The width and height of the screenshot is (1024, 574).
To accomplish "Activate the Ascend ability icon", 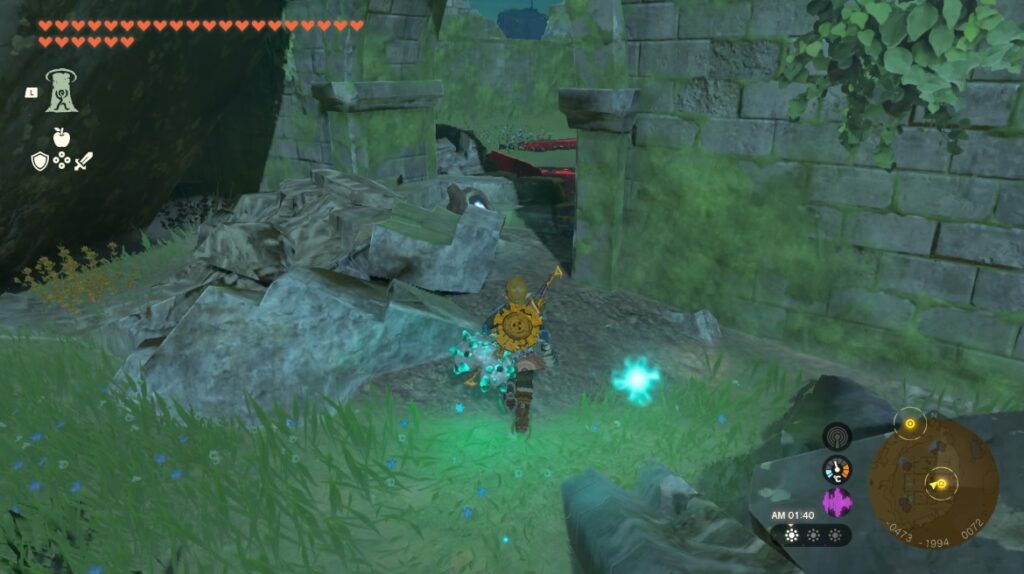I will 62,91.
